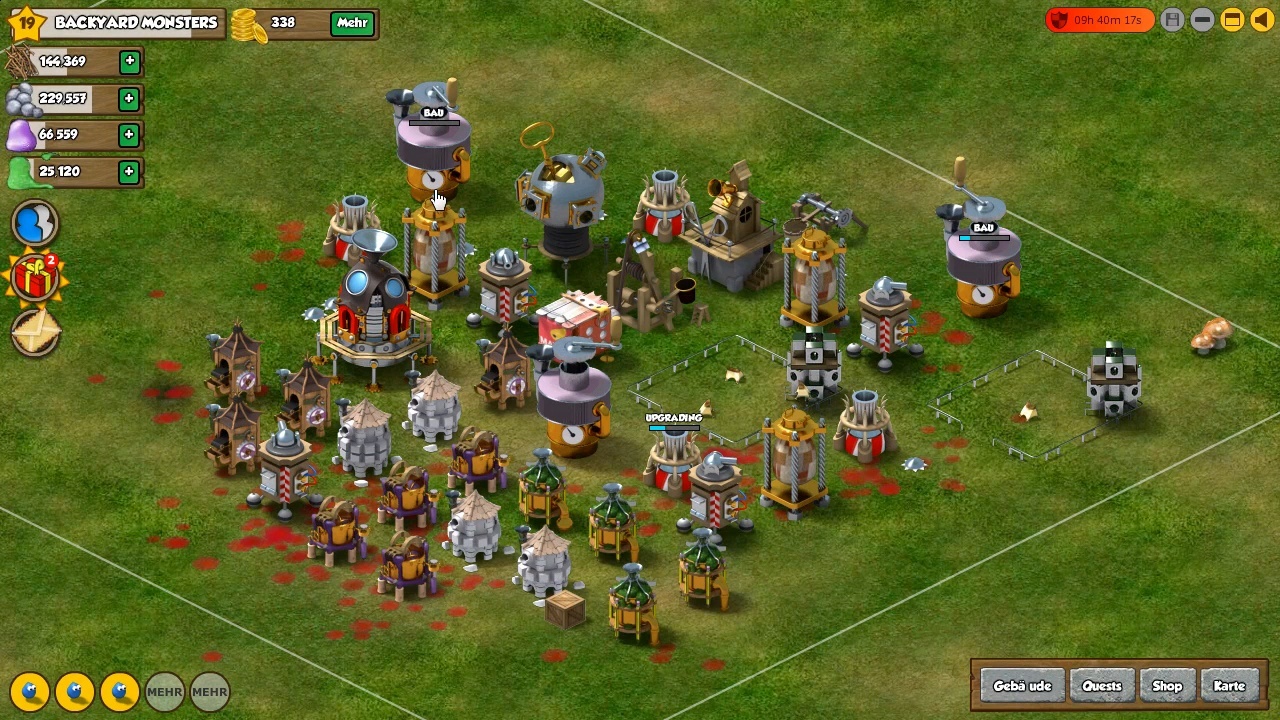This screenshot has width=1280, height=720.
Task: Buy more purple putty via plus button
Action: click(129, 135)
